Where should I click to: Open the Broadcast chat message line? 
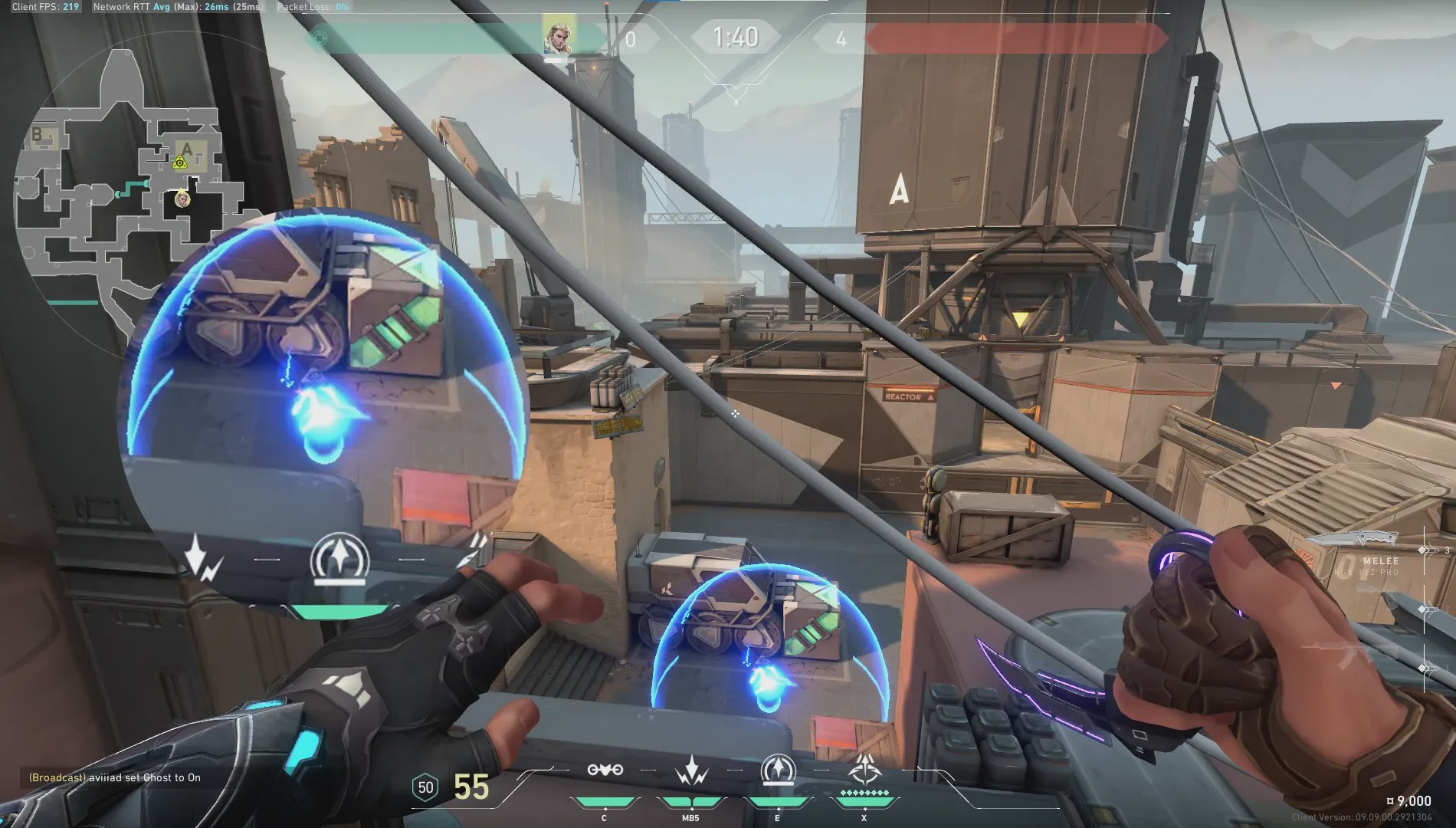click(115, 777)
